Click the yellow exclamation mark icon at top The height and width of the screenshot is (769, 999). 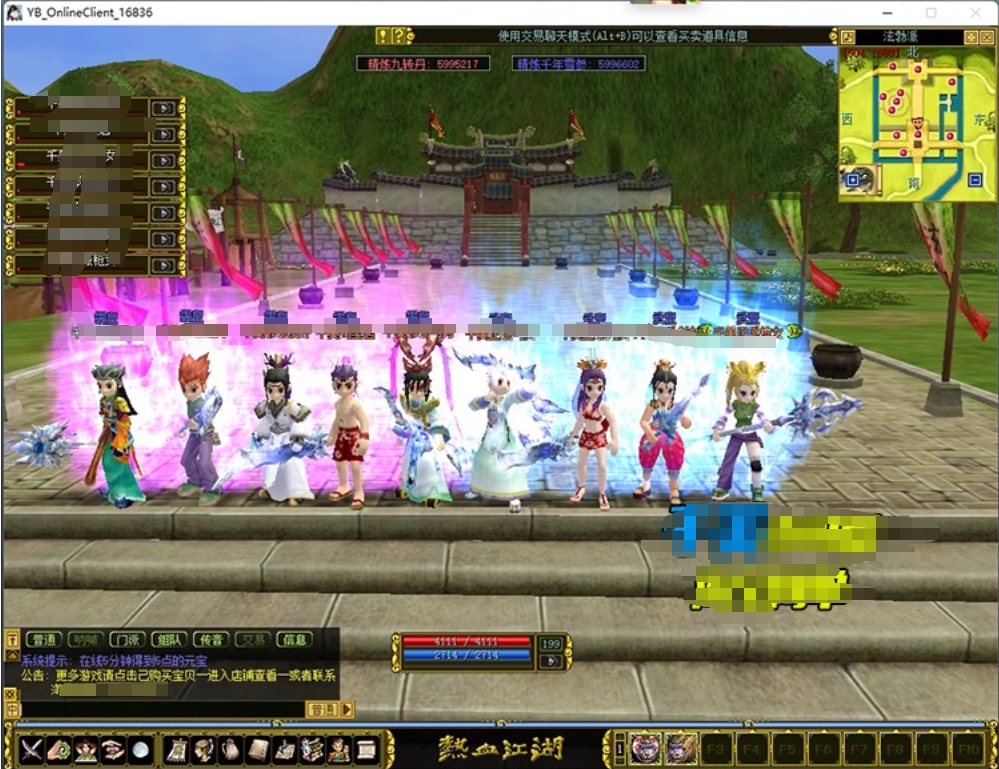pos(382,36)
